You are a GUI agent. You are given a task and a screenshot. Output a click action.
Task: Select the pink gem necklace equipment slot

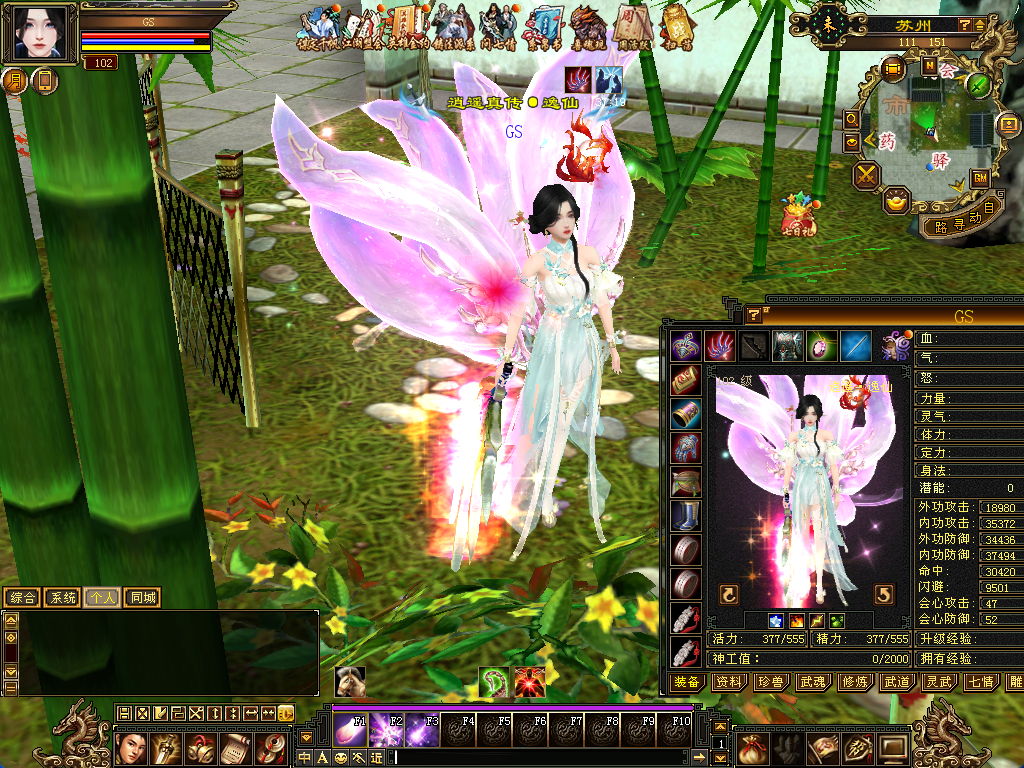pyautogui.click(x=821, y=345)
